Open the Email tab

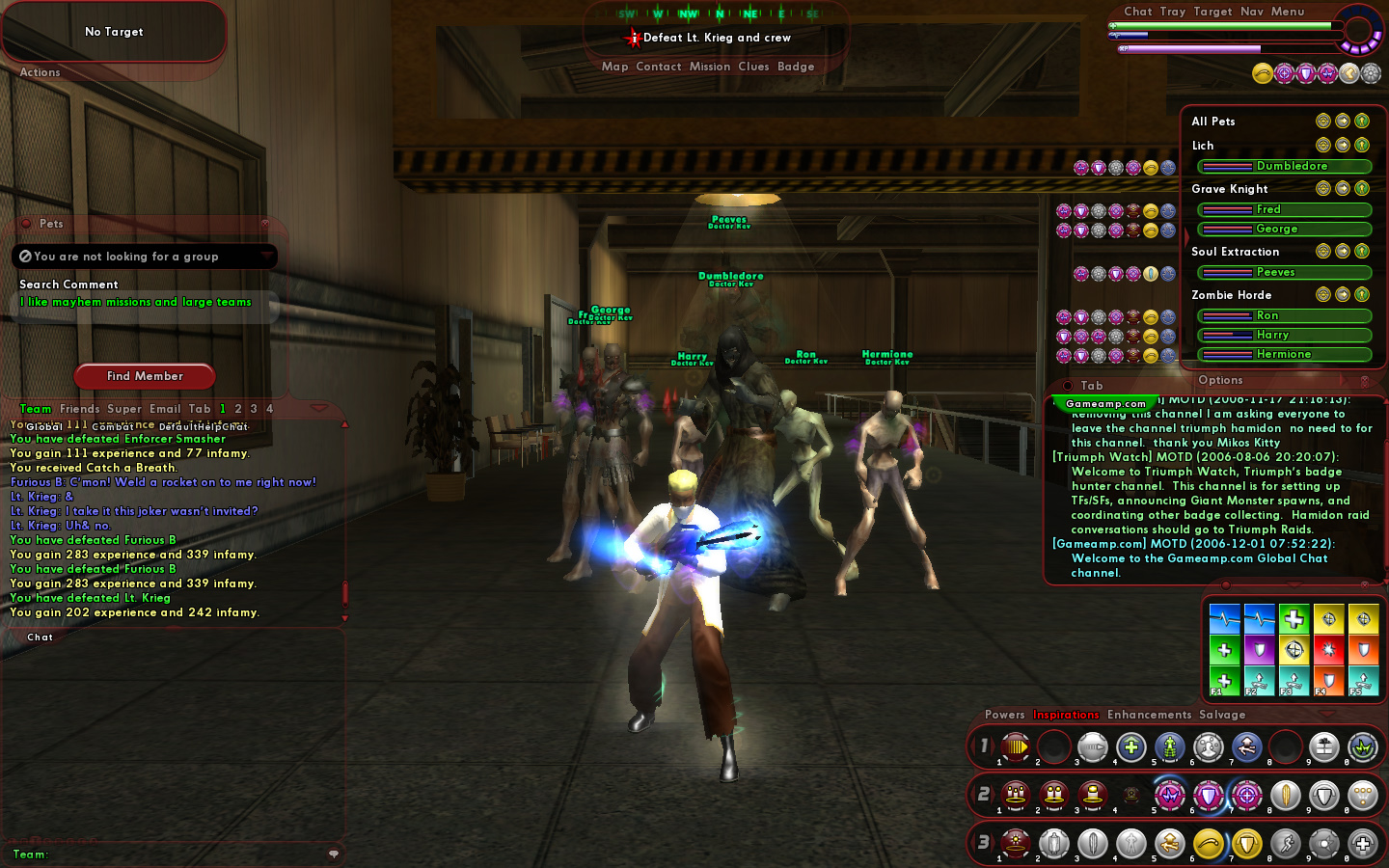tap(165, 409)
